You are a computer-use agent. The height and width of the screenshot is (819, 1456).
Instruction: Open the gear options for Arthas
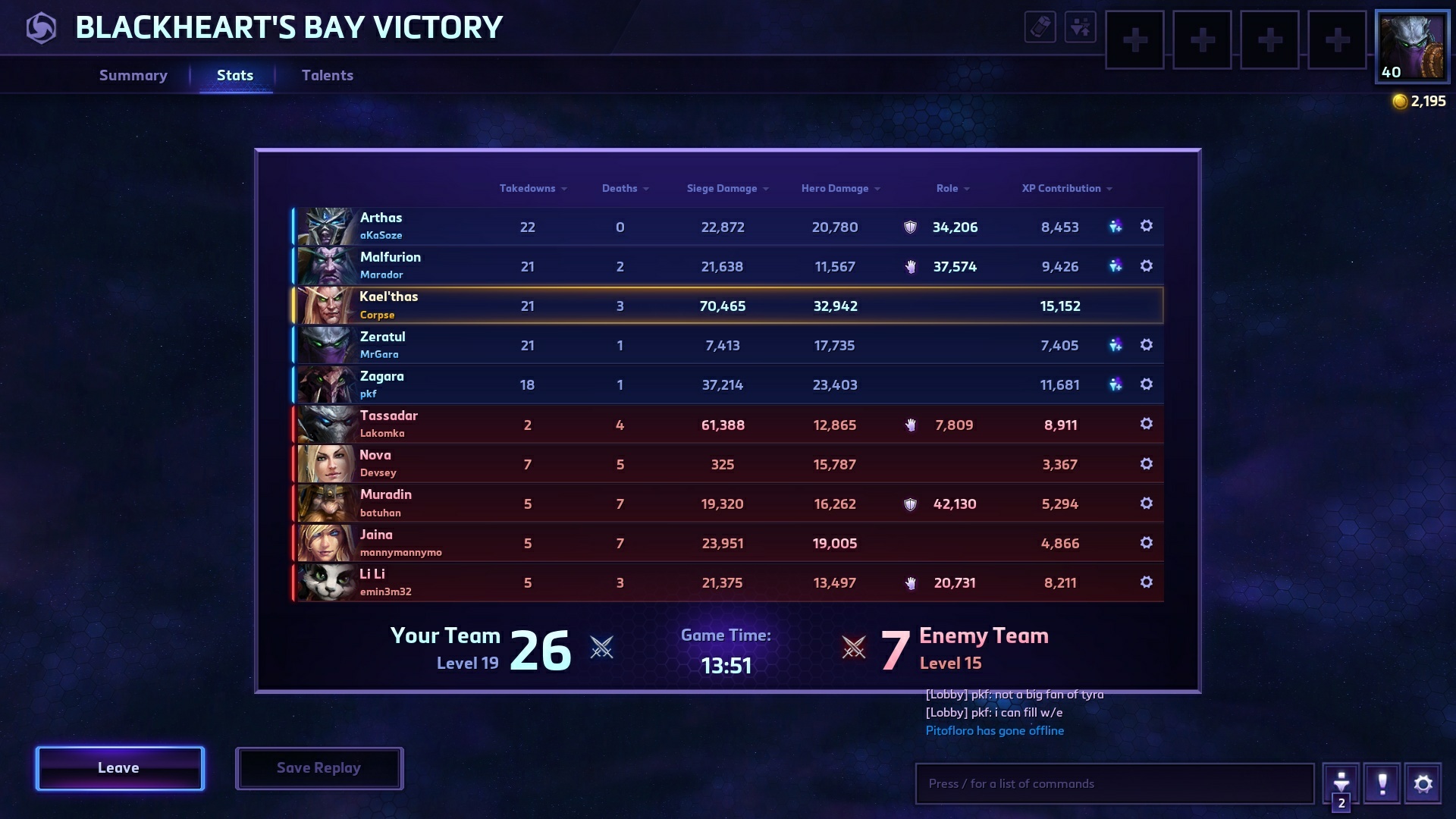coord(1147,226)
